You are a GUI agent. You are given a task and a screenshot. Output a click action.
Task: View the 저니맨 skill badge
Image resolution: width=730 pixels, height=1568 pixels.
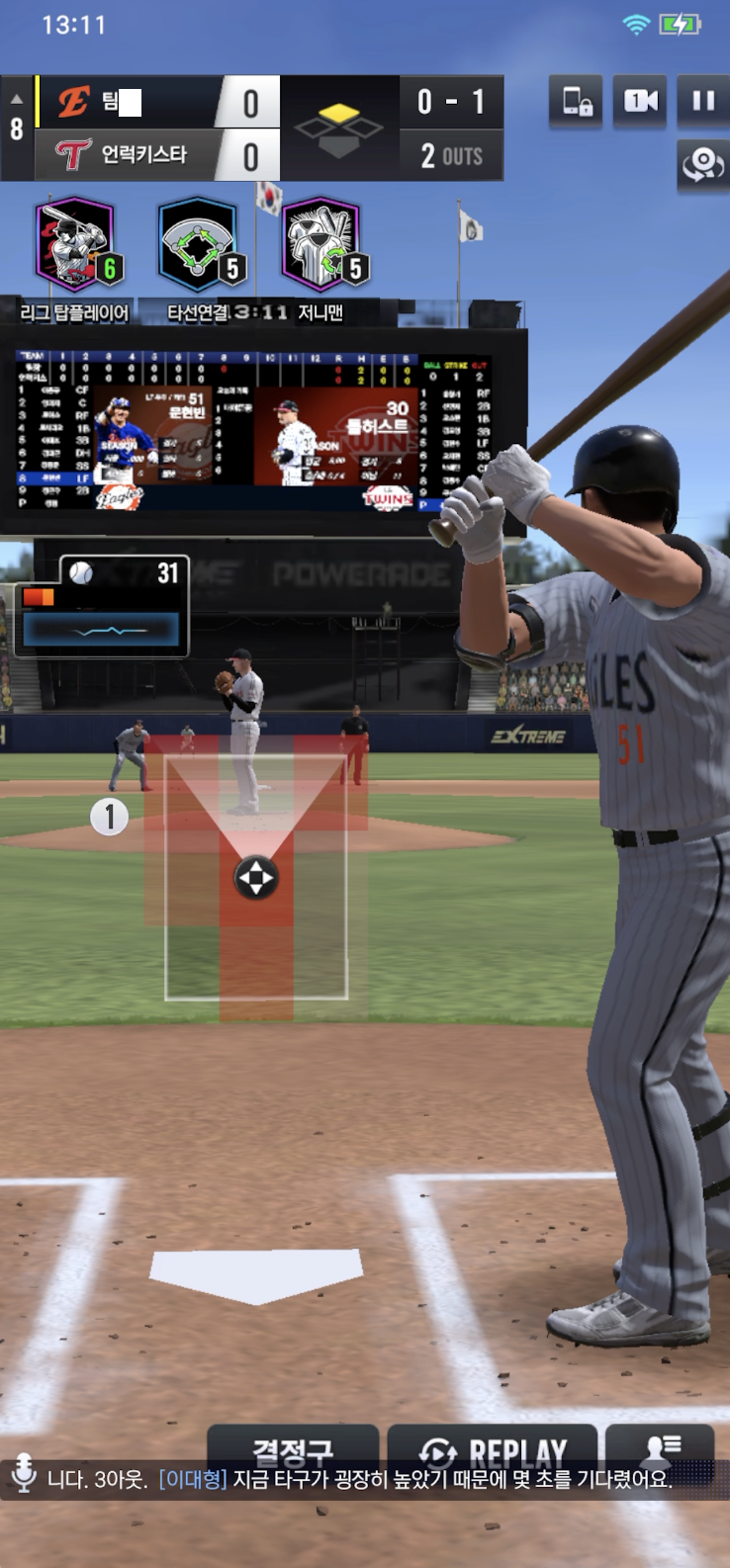click(321, 245)
